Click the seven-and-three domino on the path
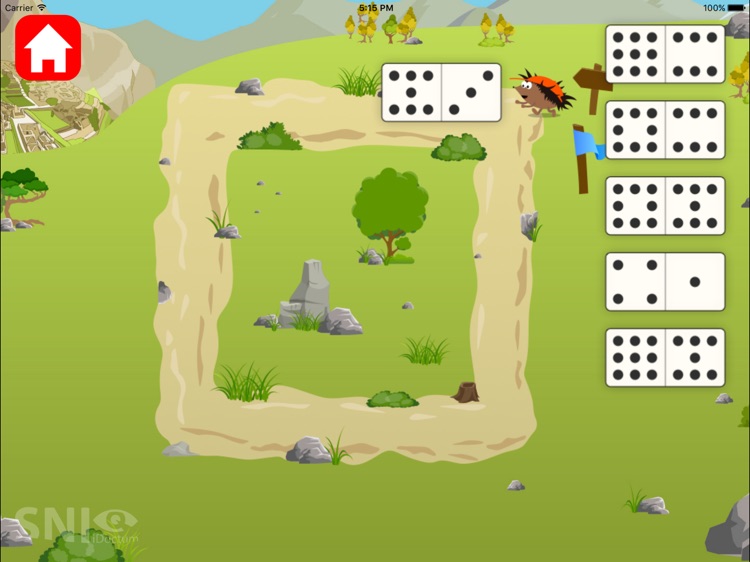This screenshot has height=562, width=750. (x=441, y=93)
